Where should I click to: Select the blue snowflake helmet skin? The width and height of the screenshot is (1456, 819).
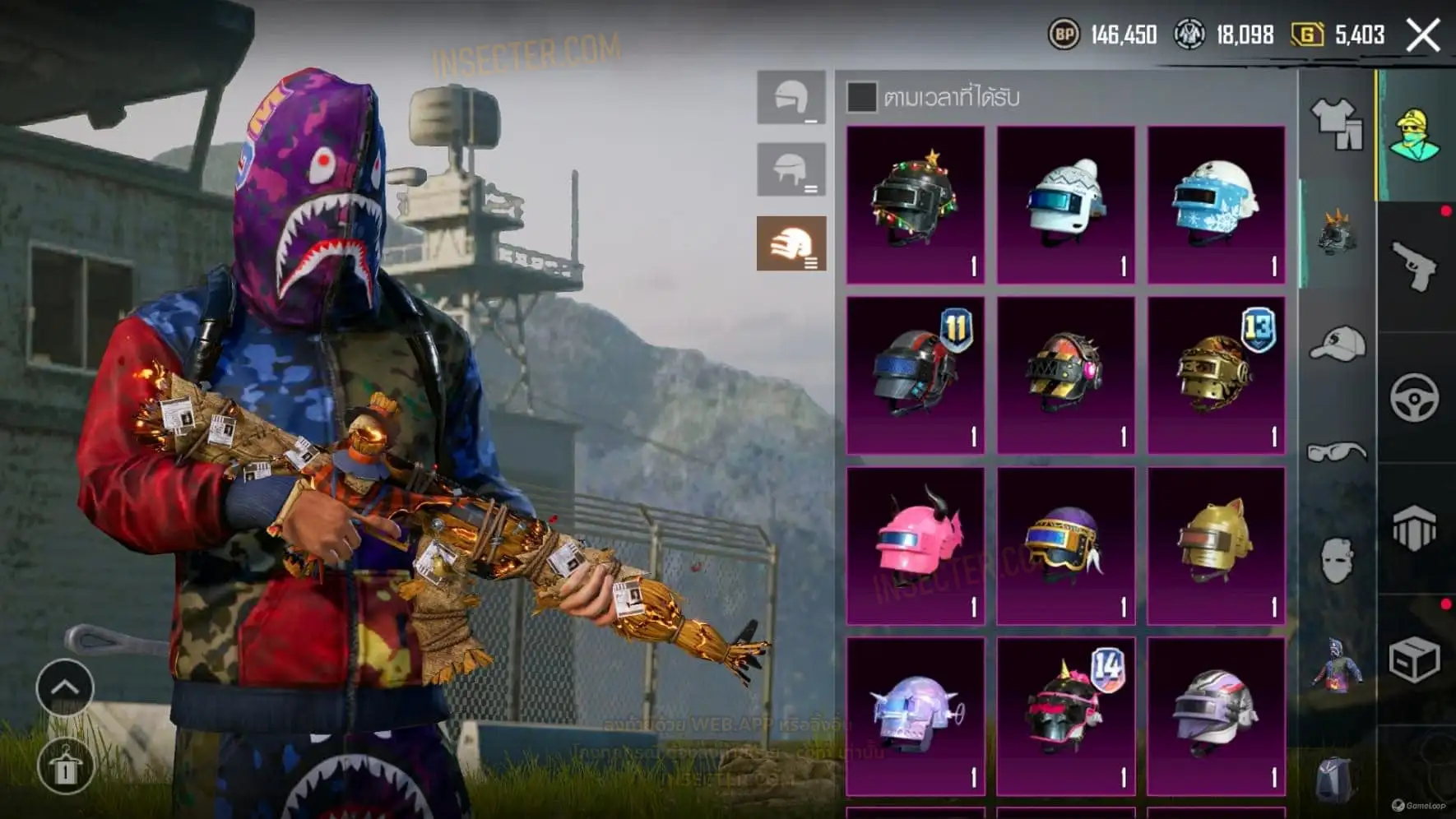point(1216,204)
